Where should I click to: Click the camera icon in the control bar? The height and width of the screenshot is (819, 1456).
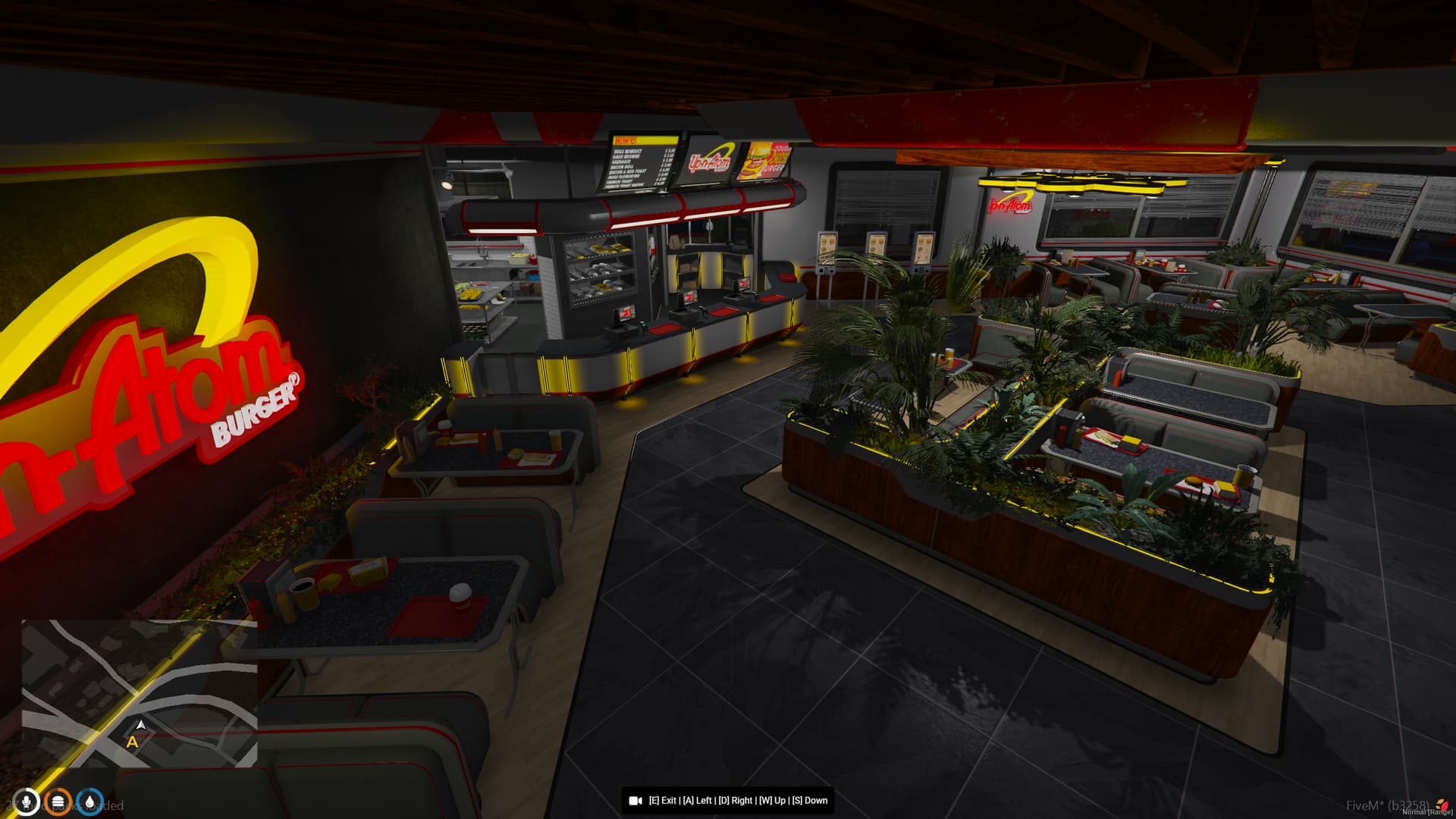(x=635, y=800)
